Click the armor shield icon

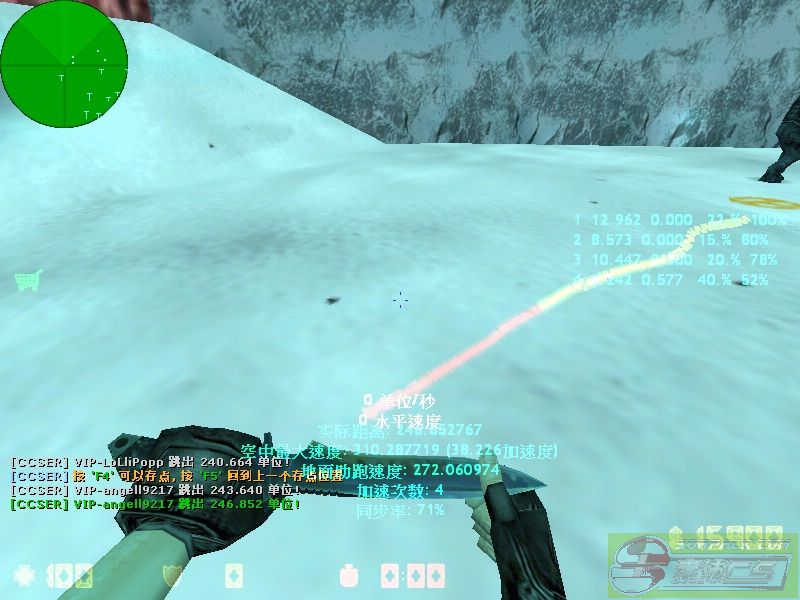[x=171, y=575]
